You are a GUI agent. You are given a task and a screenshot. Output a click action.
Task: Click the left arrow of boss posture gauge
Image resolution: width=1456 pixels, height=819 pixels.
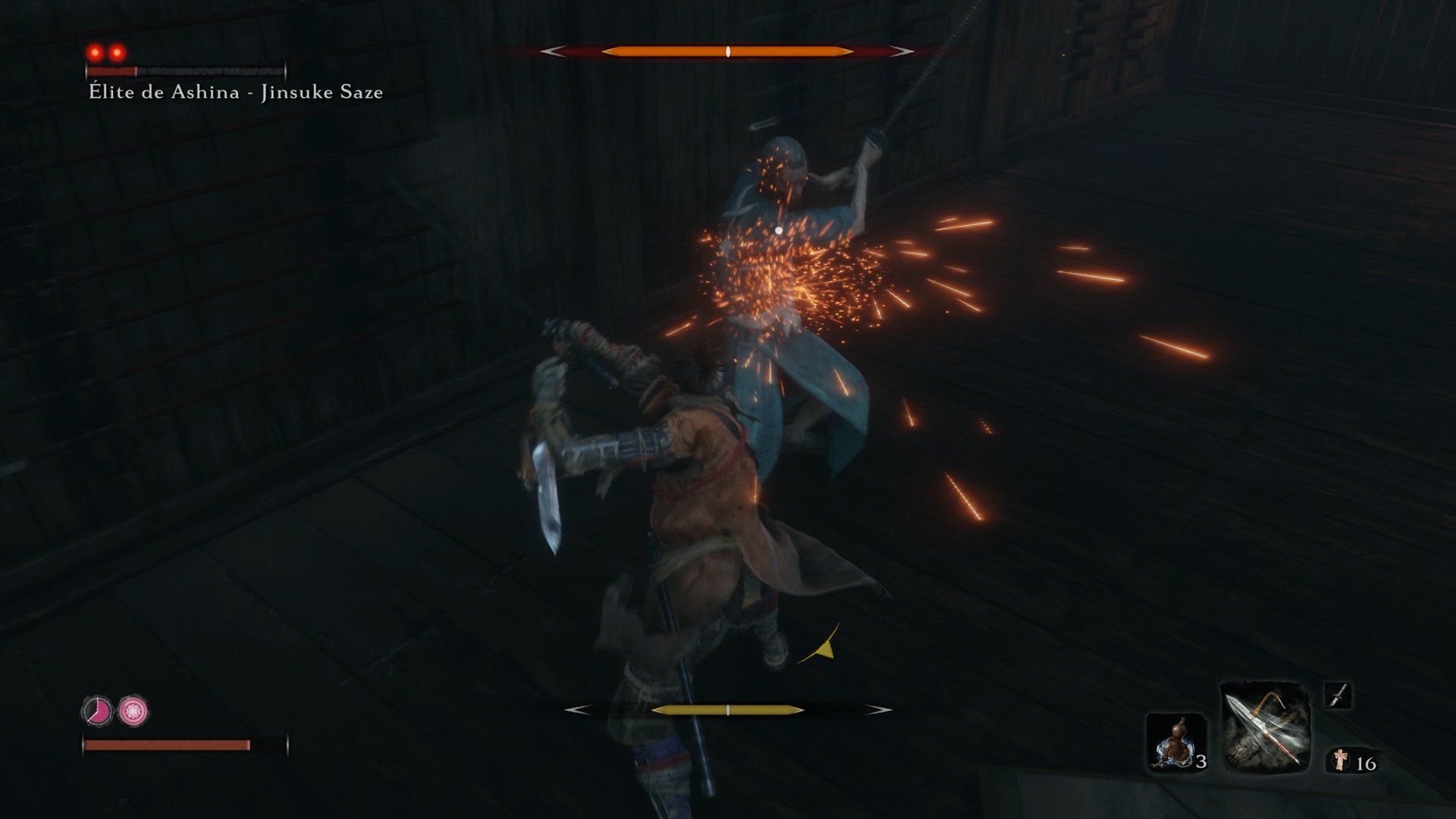point(554,52)
